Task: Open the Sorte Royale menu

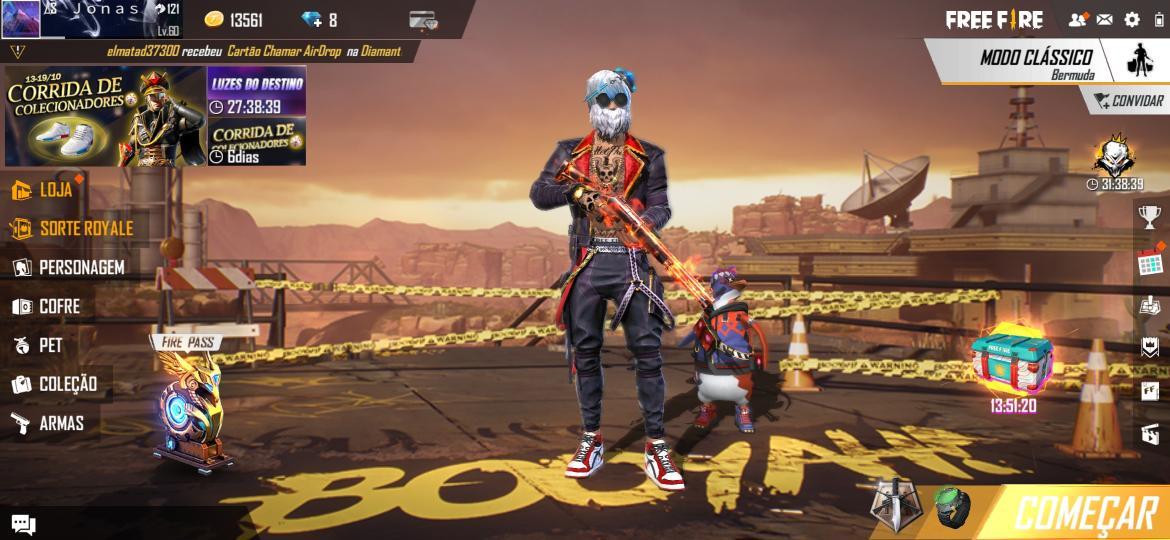Action: tap(72, 229)
